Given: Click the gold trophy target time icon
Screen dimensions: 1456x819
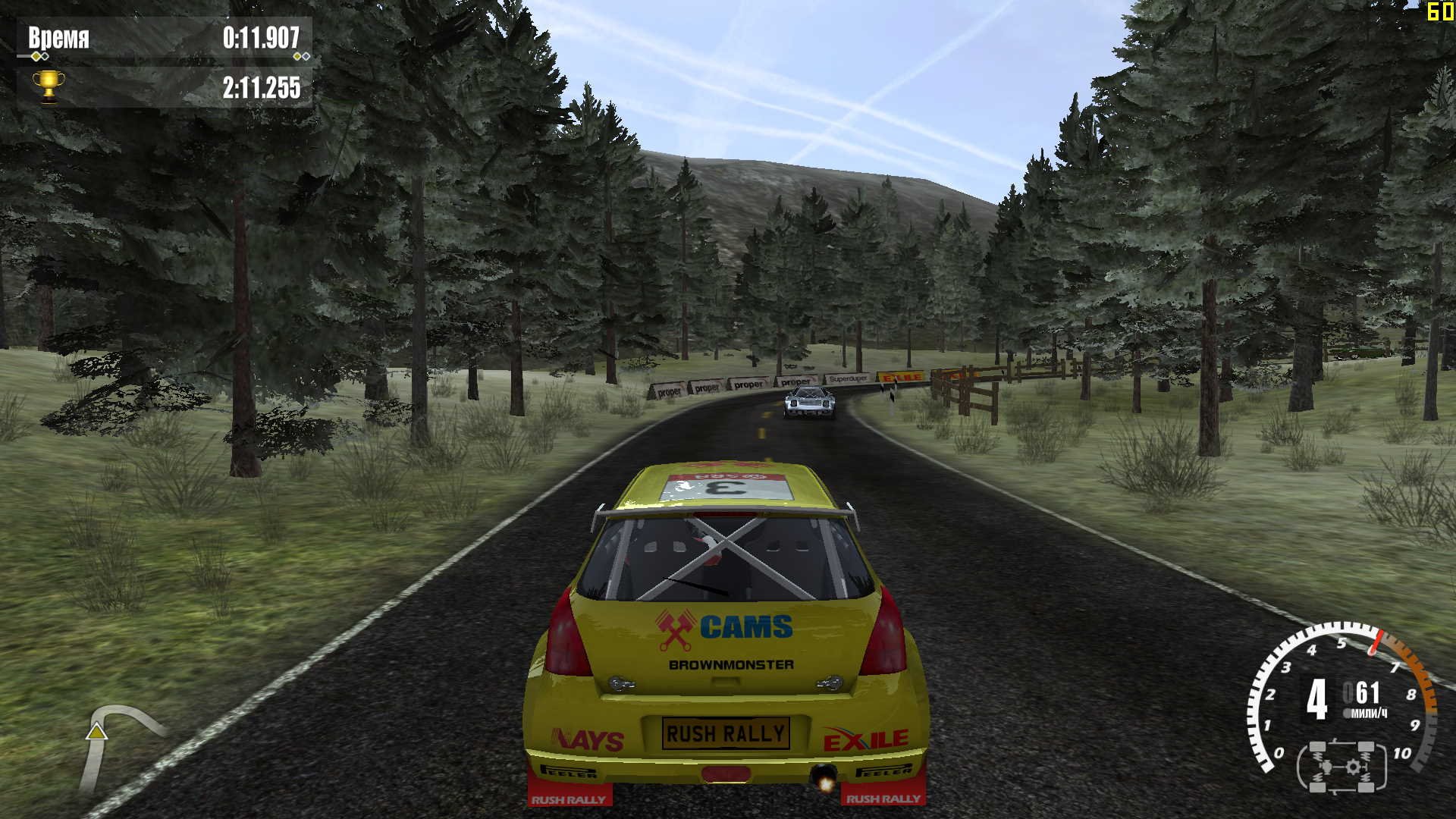Looking at the screenshot, I should coord(49,86).
